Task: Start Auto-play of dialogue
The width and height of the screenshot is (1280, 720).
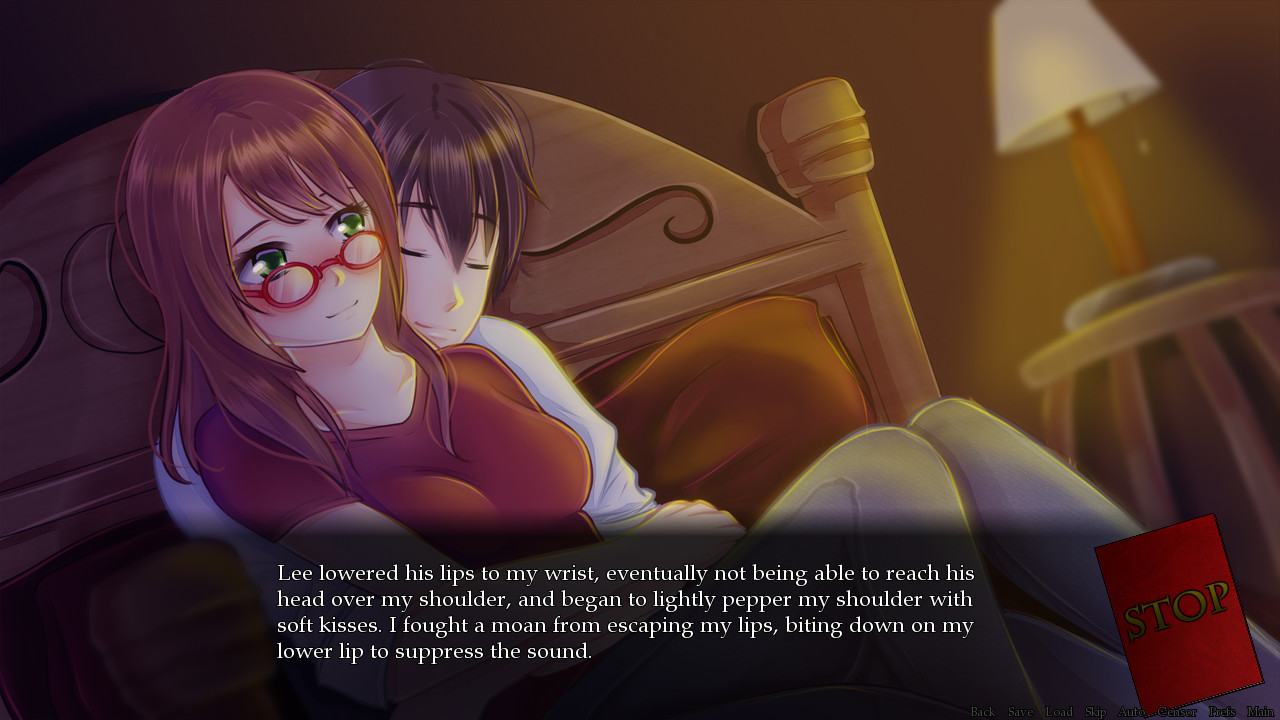Action: tap(1132, 712)
